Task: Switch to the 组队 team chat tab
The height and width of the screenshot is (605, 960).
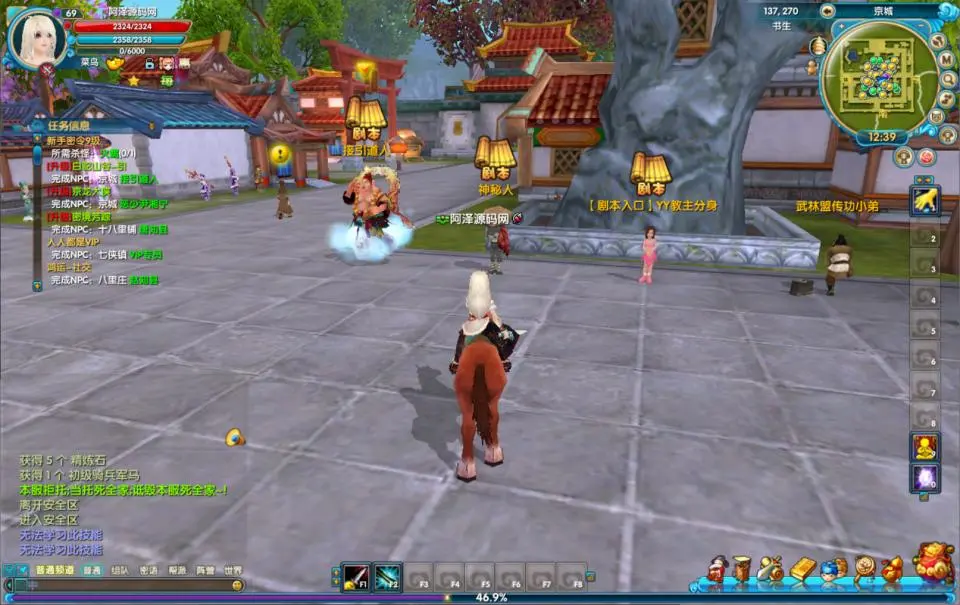Action: click(119, 571)
